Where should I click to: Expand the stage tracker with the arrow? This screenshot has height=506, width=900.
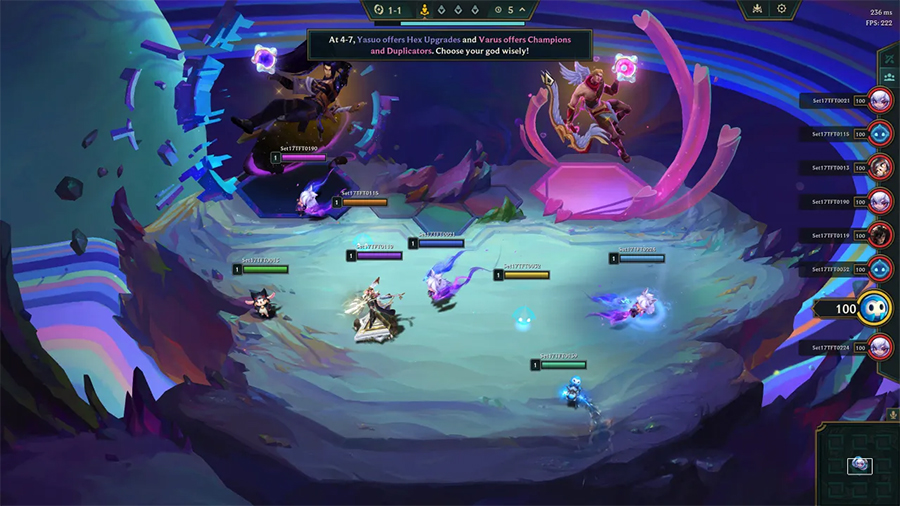coord(523,10)
